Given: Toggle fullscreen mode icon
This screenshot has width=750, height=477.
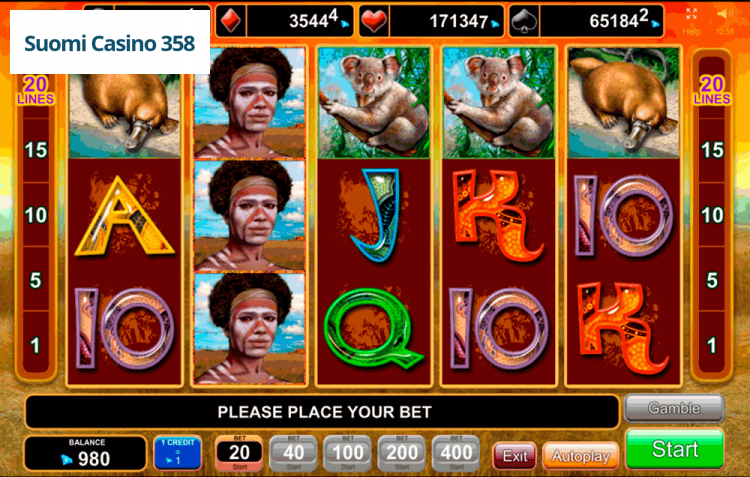Looking at the screenshot, I should pos(691,14).
